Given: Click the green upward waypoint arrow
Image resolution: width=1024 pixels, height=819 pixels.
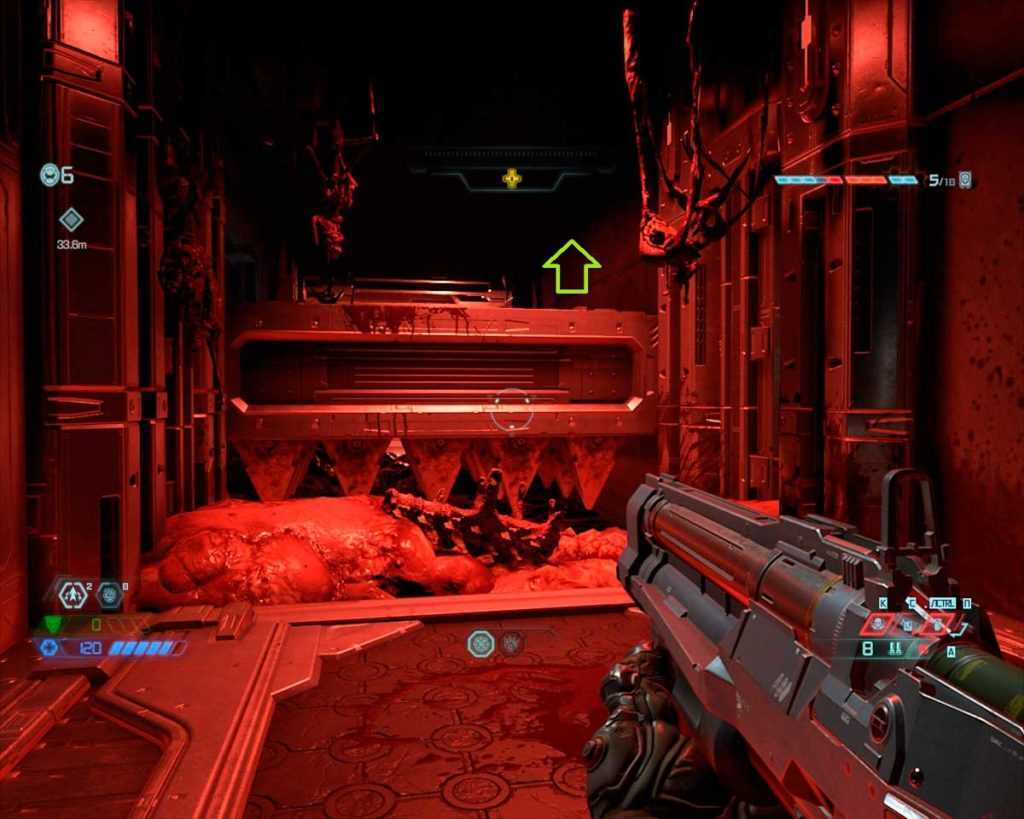Looking at the screenshot, I should click(x=571, y=266).
